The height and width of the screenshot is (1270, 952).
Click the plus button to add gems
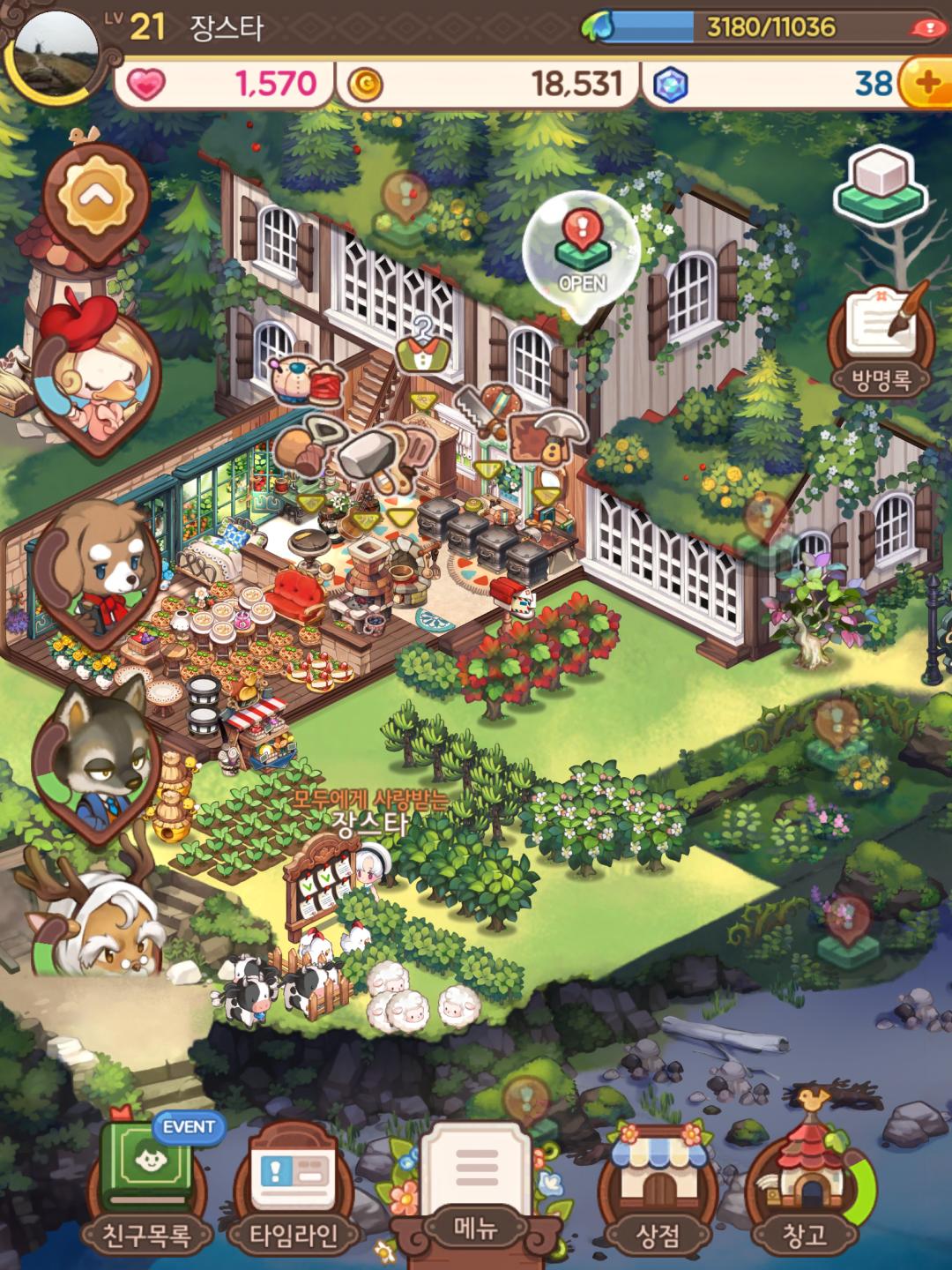coord(926,84)
